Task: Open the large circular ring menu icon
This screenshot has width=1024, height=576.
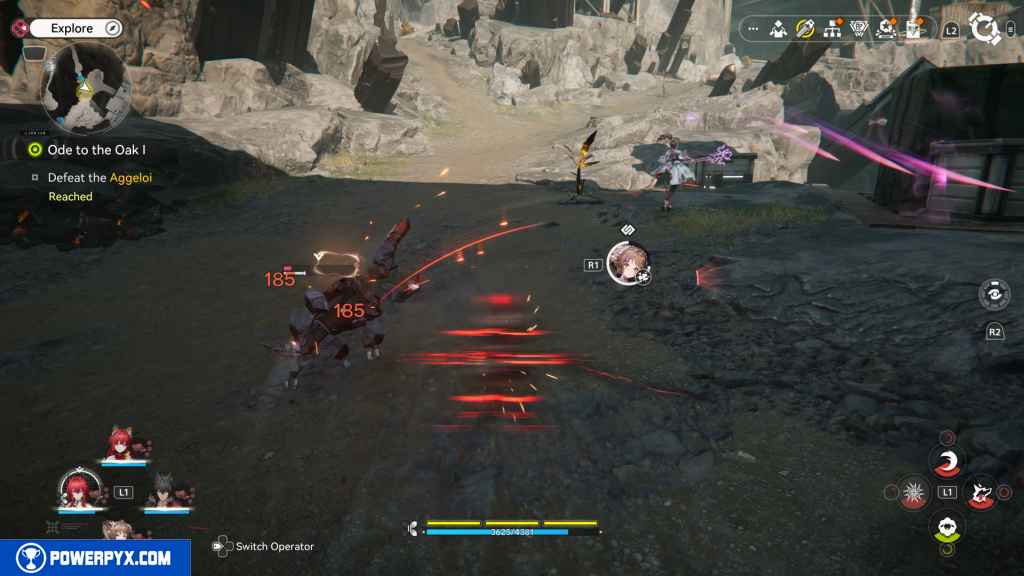Action: point(985,29)
